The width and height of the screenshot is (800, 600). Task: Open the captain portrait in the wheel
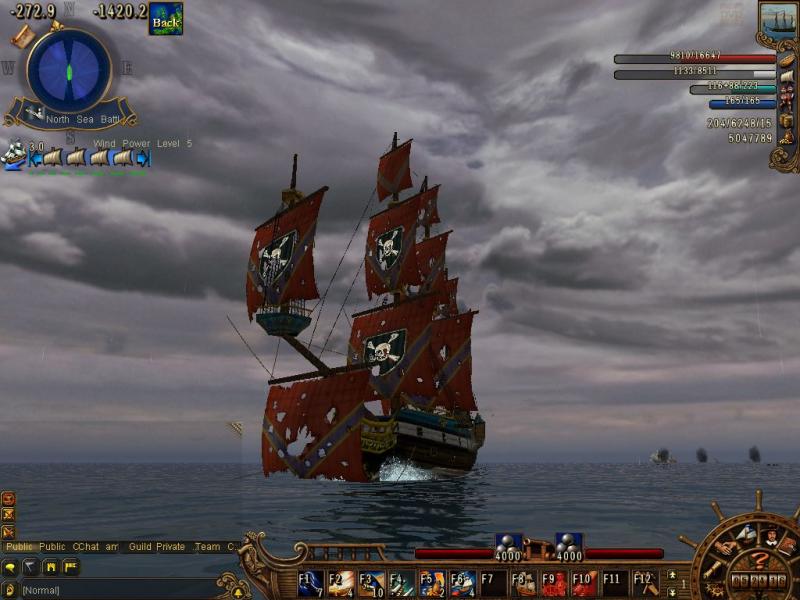(771, 538)
